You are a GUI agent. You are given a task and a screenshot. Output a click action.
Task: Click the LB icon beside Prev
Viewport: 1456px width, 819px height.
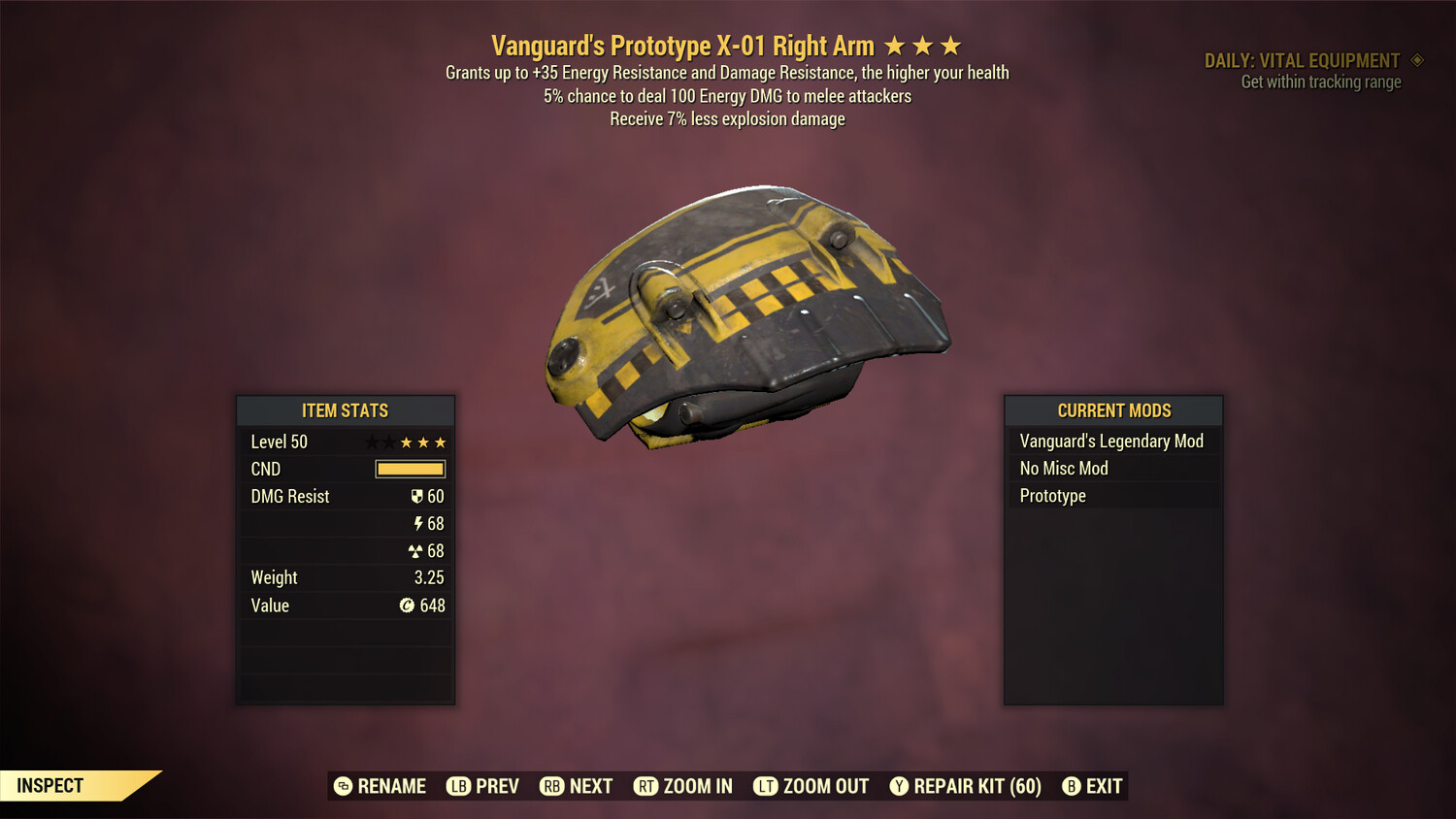pyautogui.click(x=457, y=786)
